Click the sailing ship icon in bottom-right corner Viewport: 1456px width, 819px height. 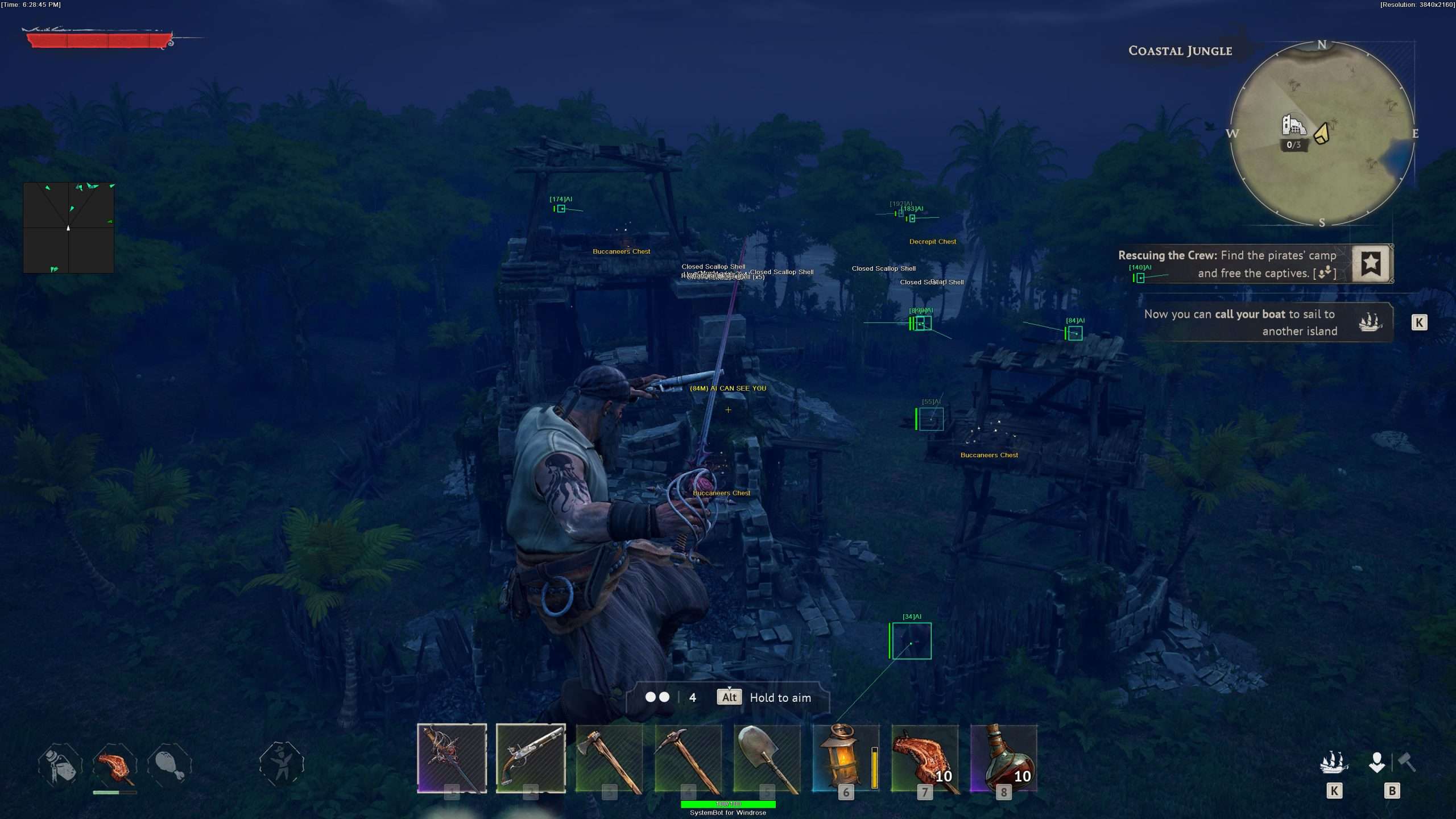click(x=1334, y=762)
